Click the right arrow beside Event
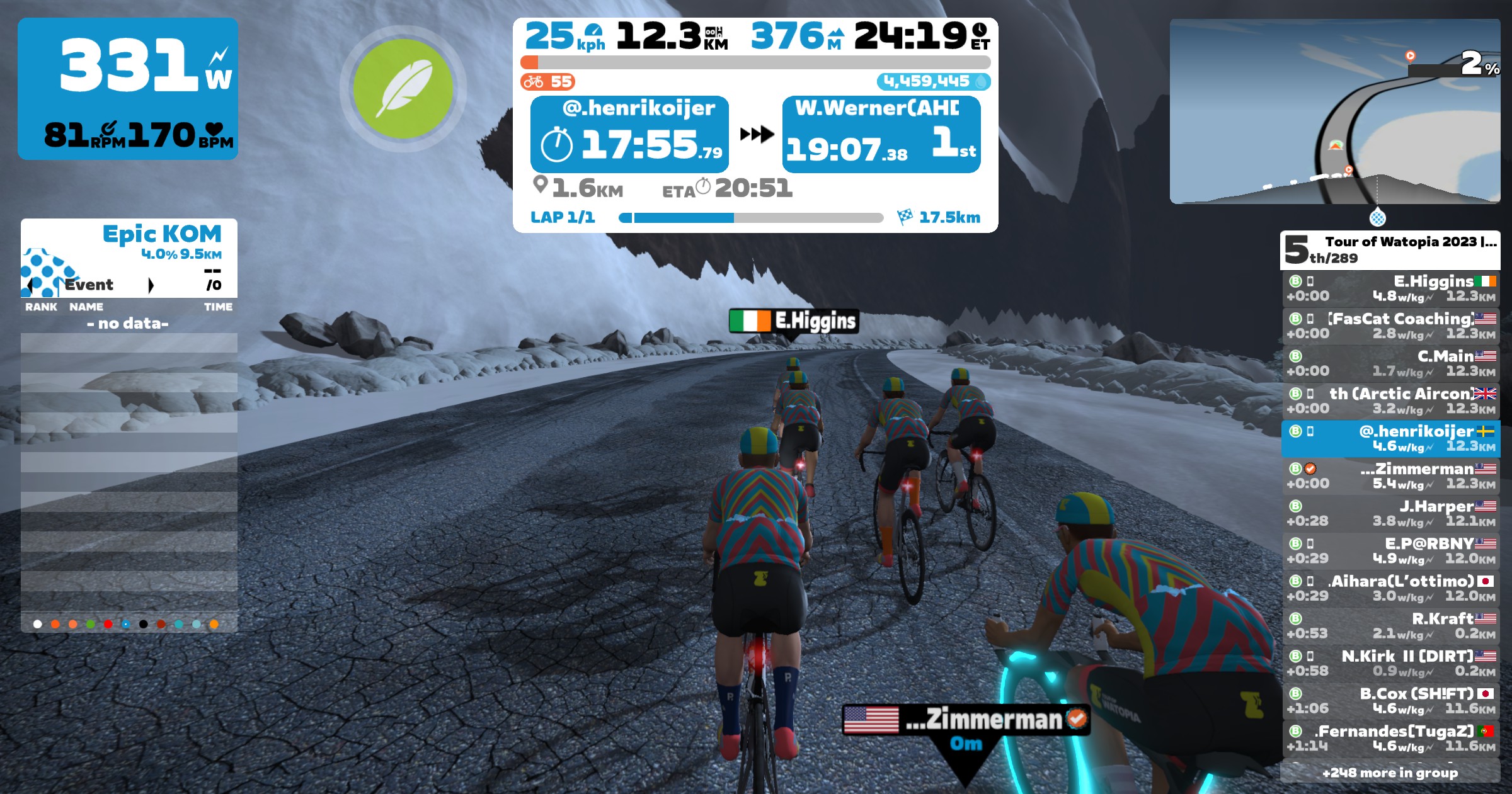This screenshot has height=794, width=1512. tap(151, 285)
